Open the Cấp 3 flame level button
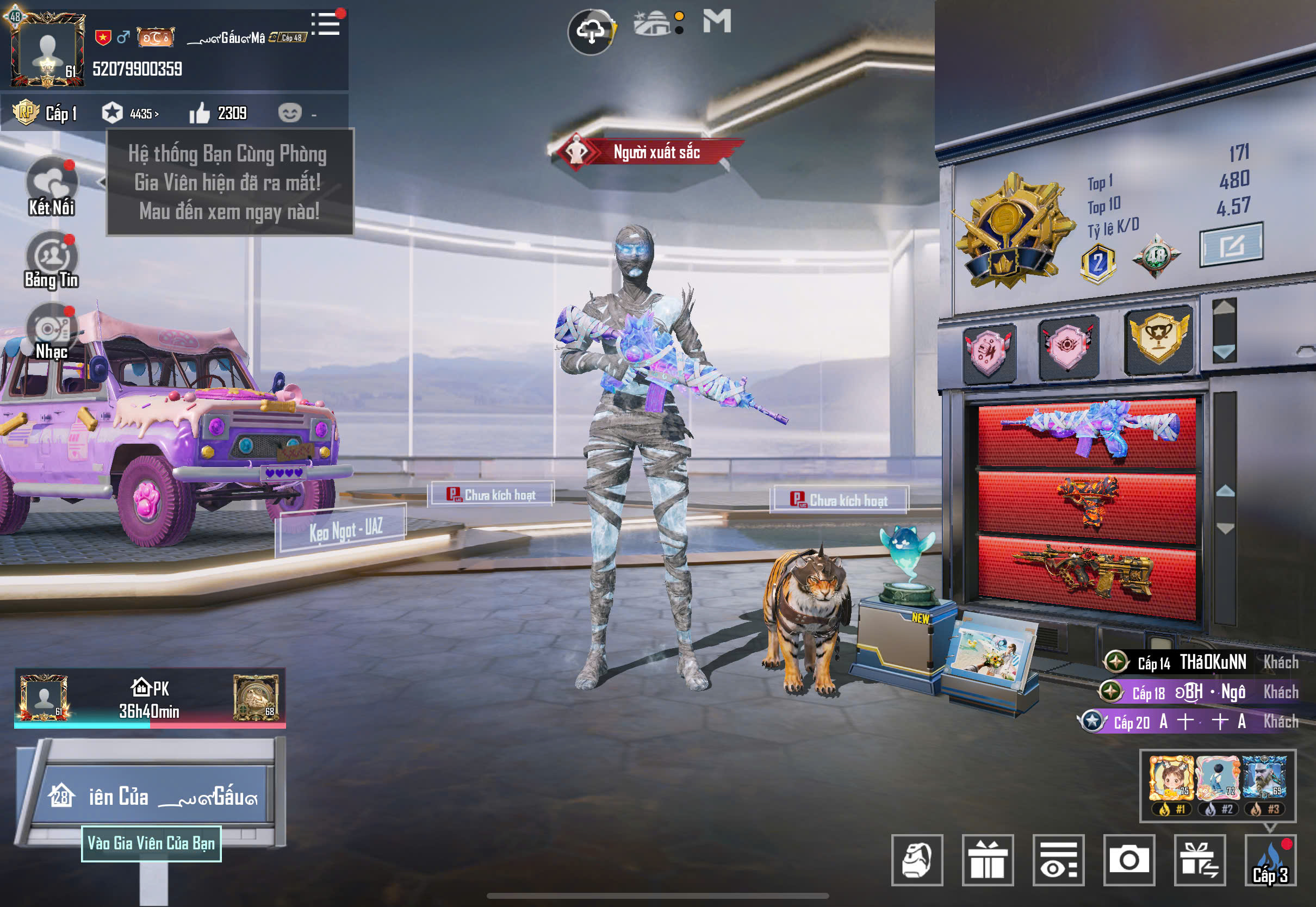 pos(1270,859)
